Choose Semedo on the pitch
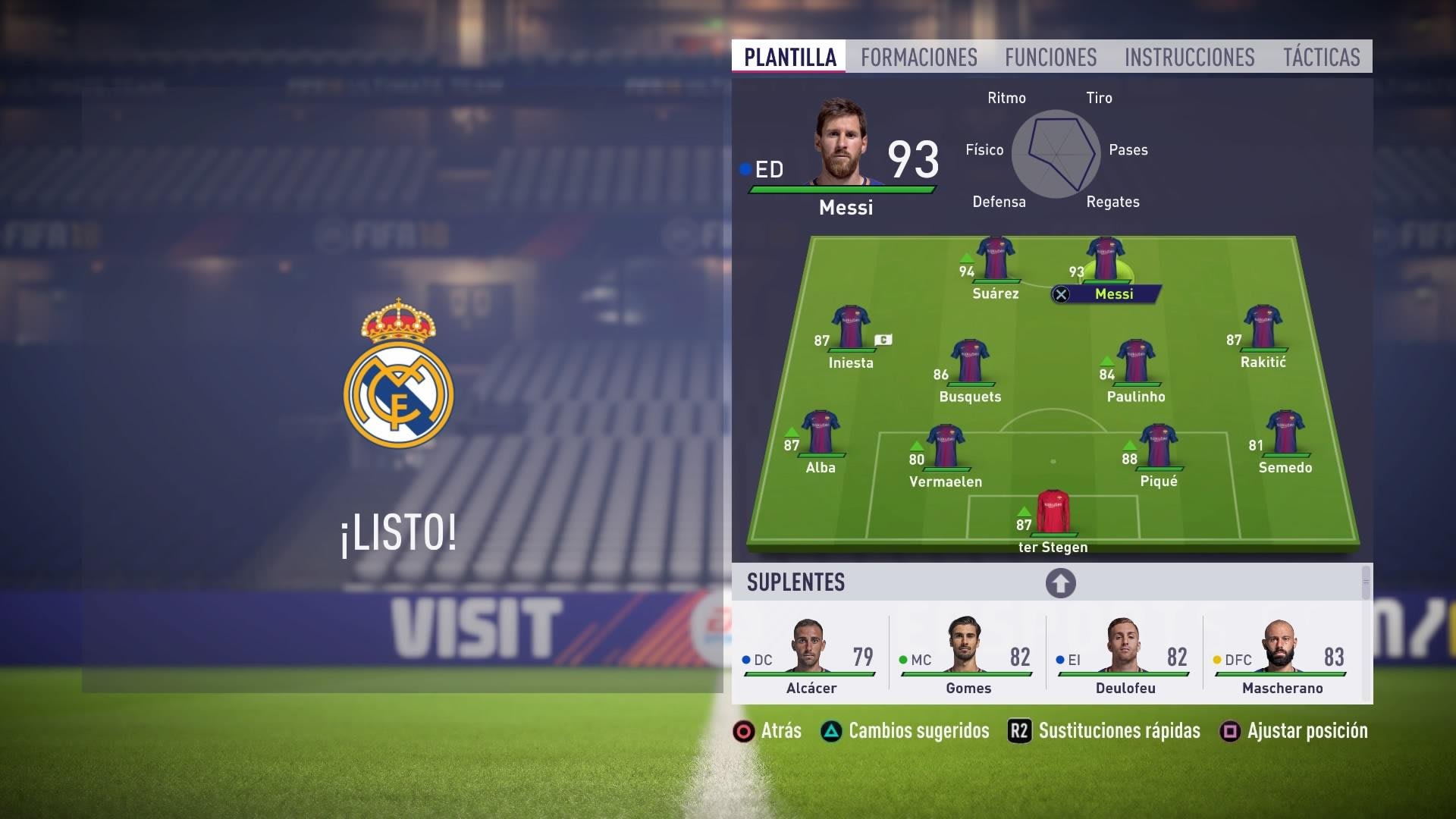 coord(1285,433)
